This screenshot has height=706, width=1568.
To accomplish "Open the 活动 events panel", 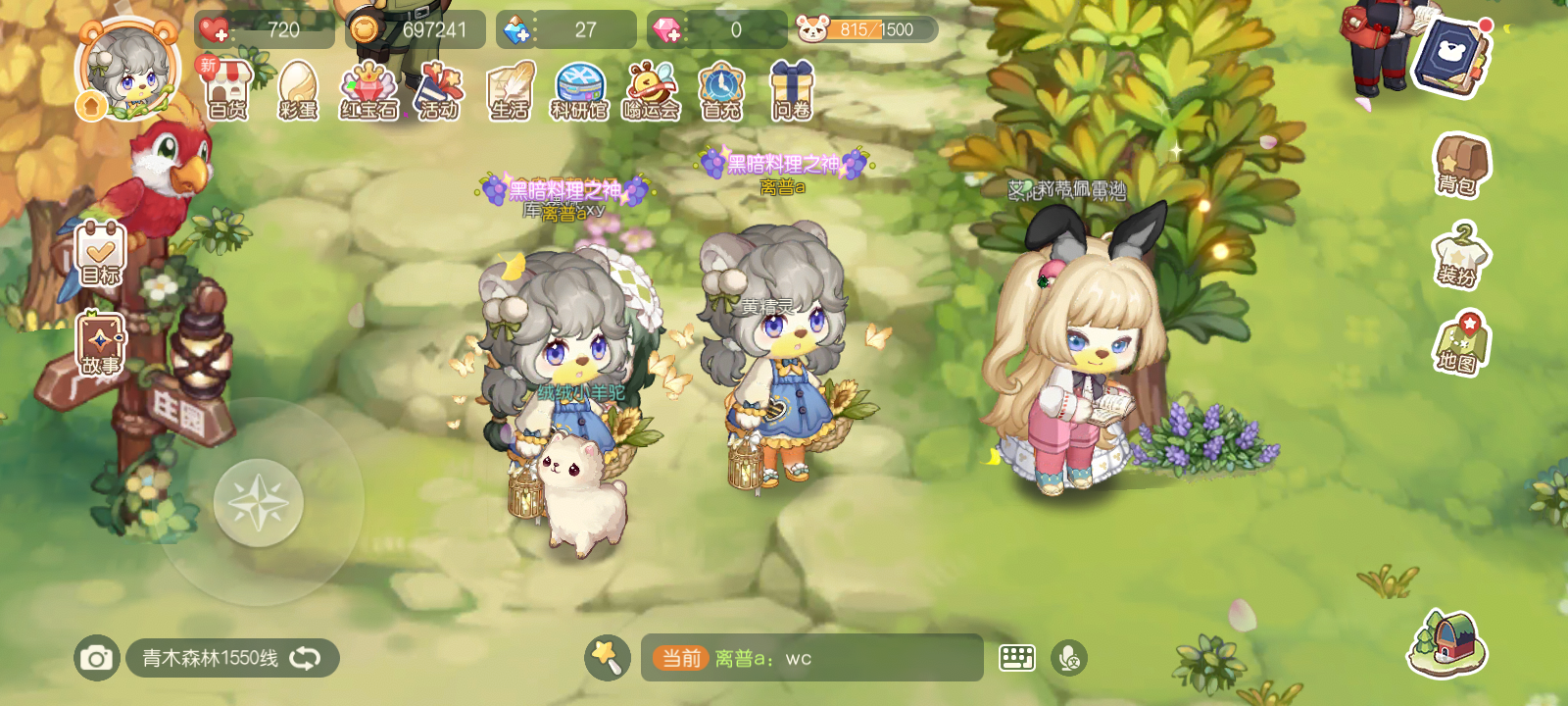I will pos(441,93).
